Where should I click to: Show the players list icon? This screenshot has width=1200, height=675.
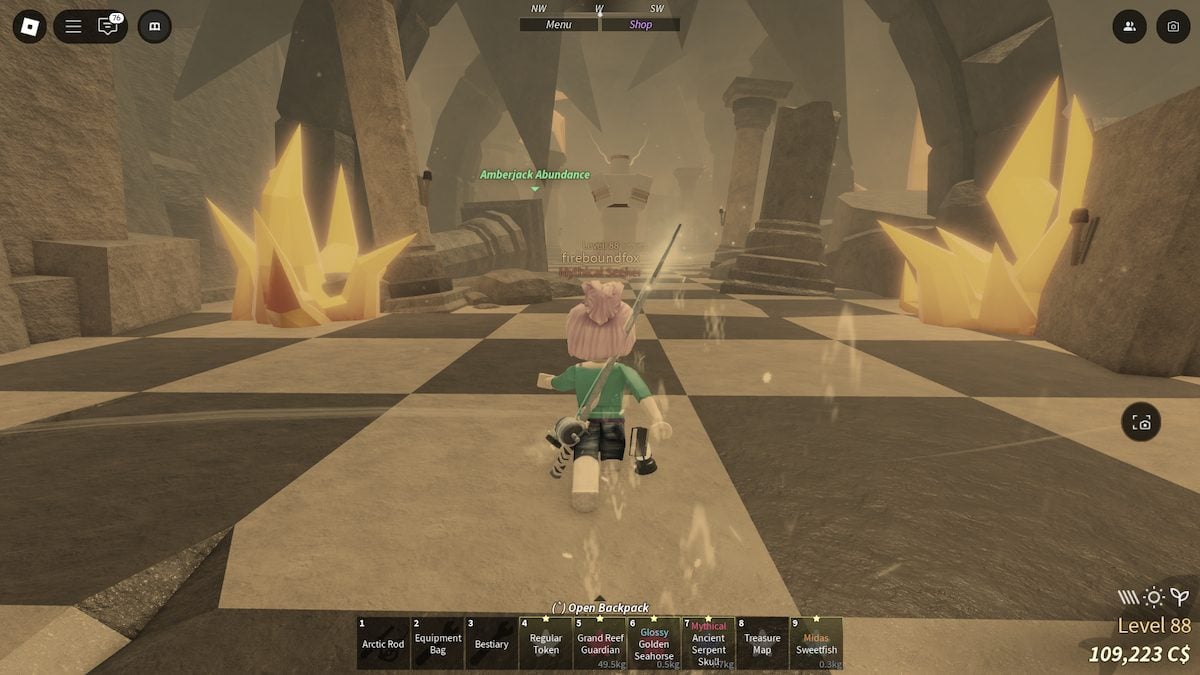(x=1129, y=26)
